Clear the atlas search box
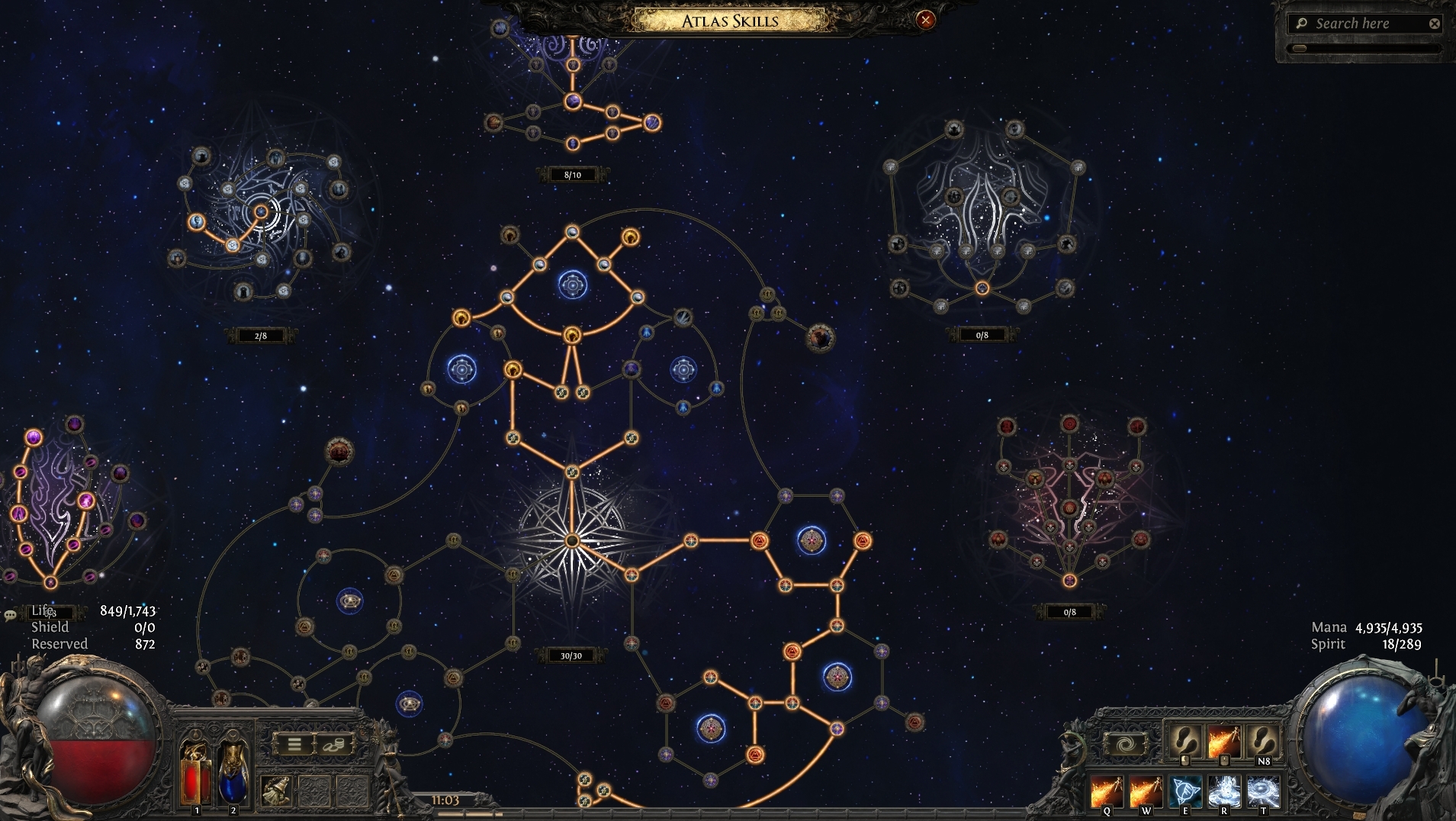Image resolution: width=1456 pixels, height=821 pixels. click(x=1434, y=24)
